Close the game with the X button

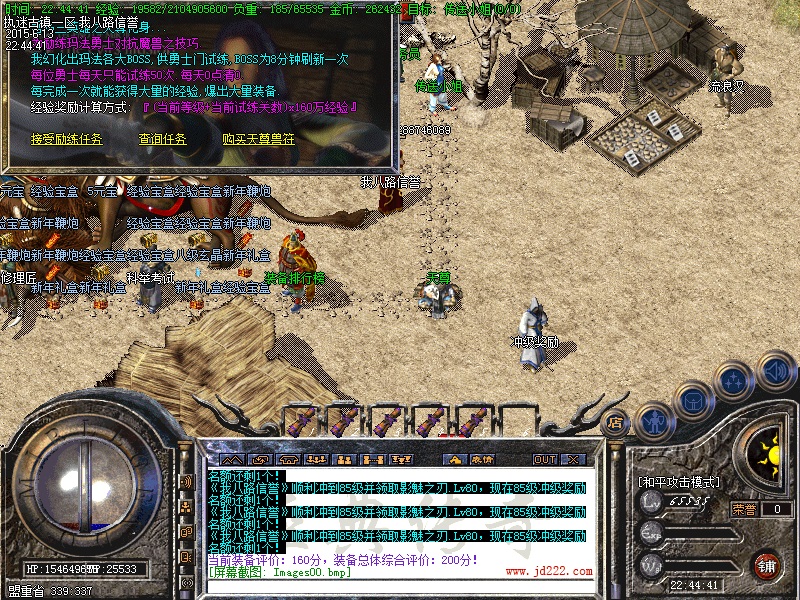point(573,460)
